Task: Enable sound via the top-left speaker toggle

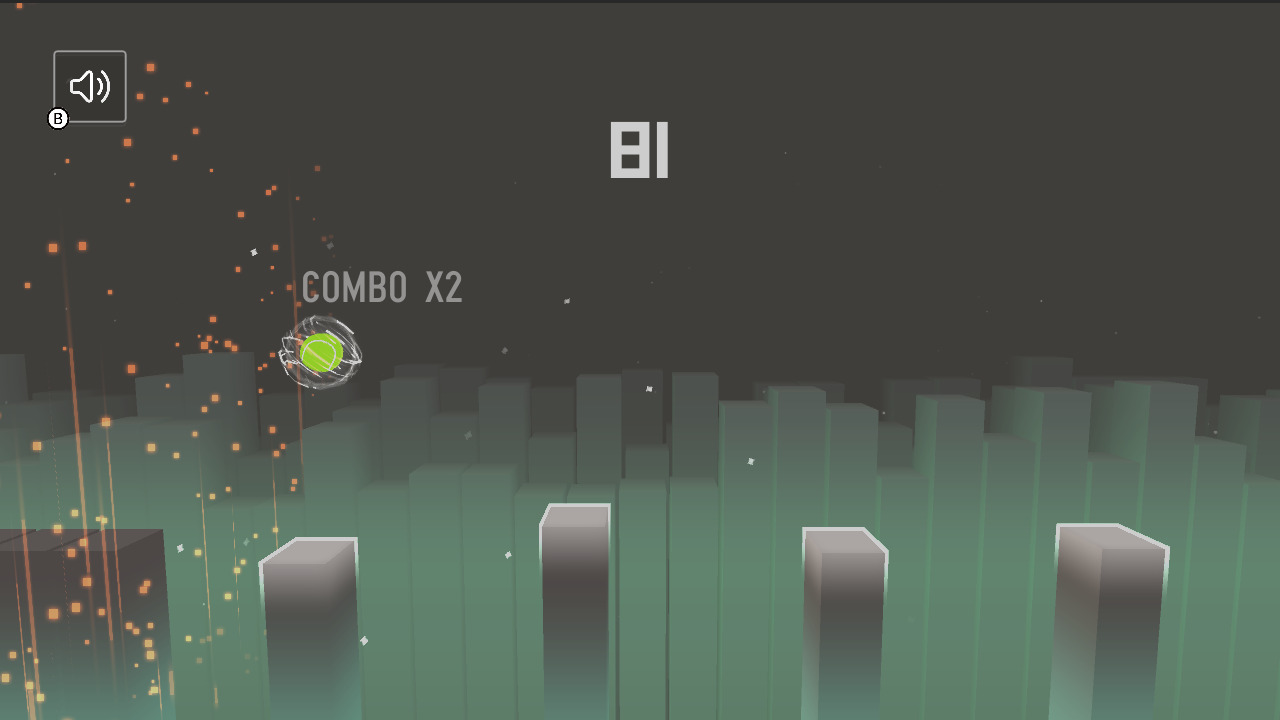Action: tap(89, 86)
